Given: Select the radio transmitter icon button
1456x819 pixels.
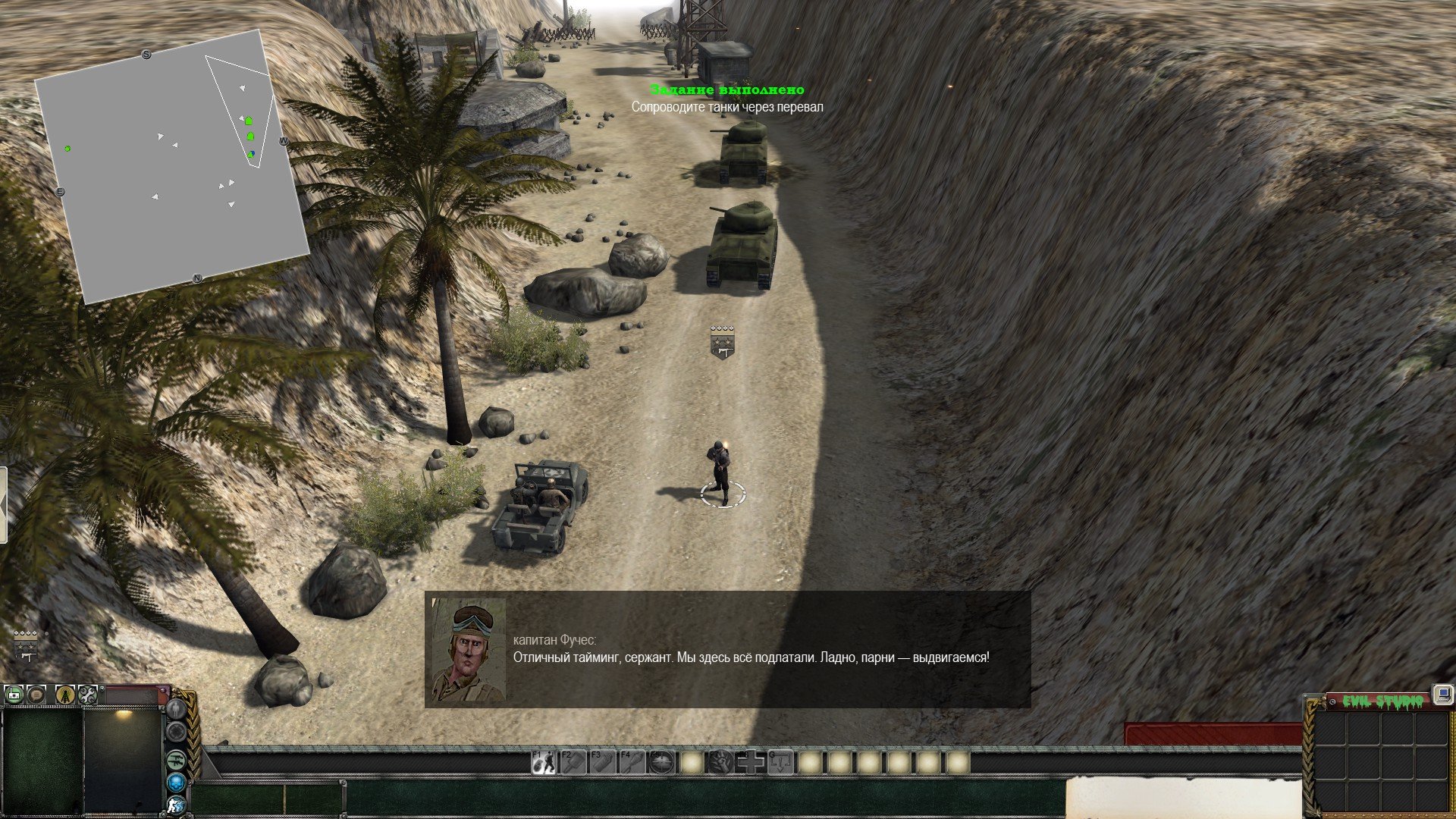Looking at the screenshot, I should pos(14,694).
